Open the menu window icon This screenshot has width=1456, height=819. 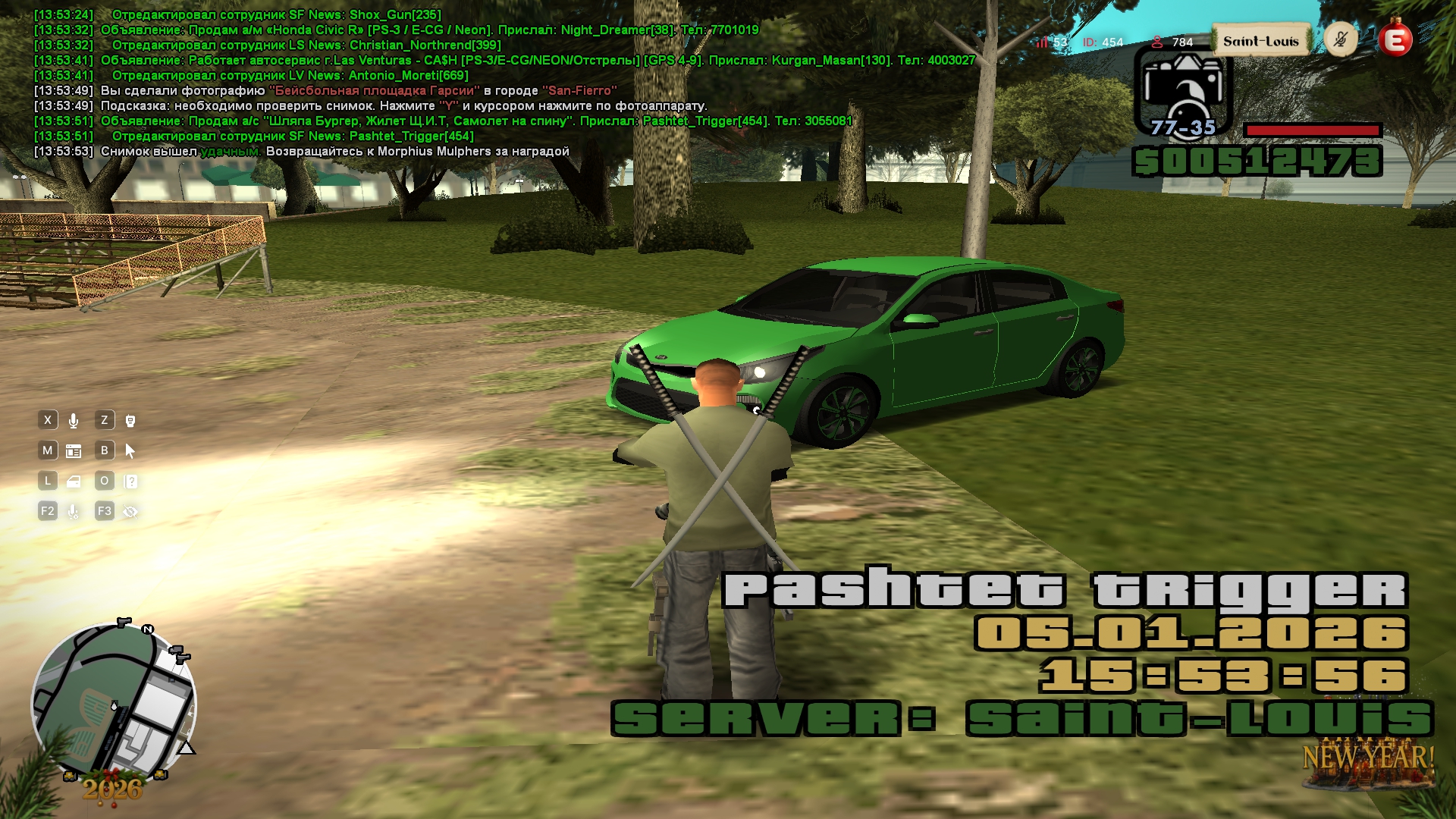click(74, 451)
